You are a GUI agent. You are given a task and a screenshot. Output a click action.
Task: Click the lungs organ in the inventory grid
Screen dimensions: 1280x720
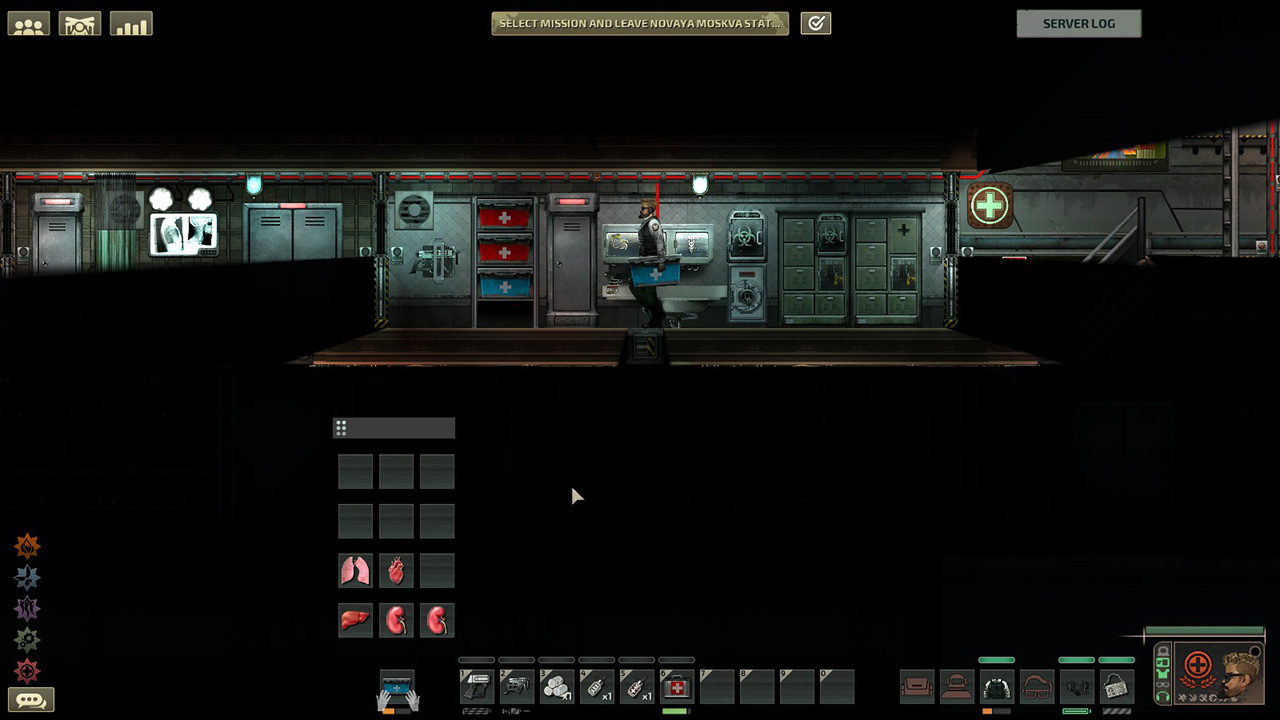355,571
